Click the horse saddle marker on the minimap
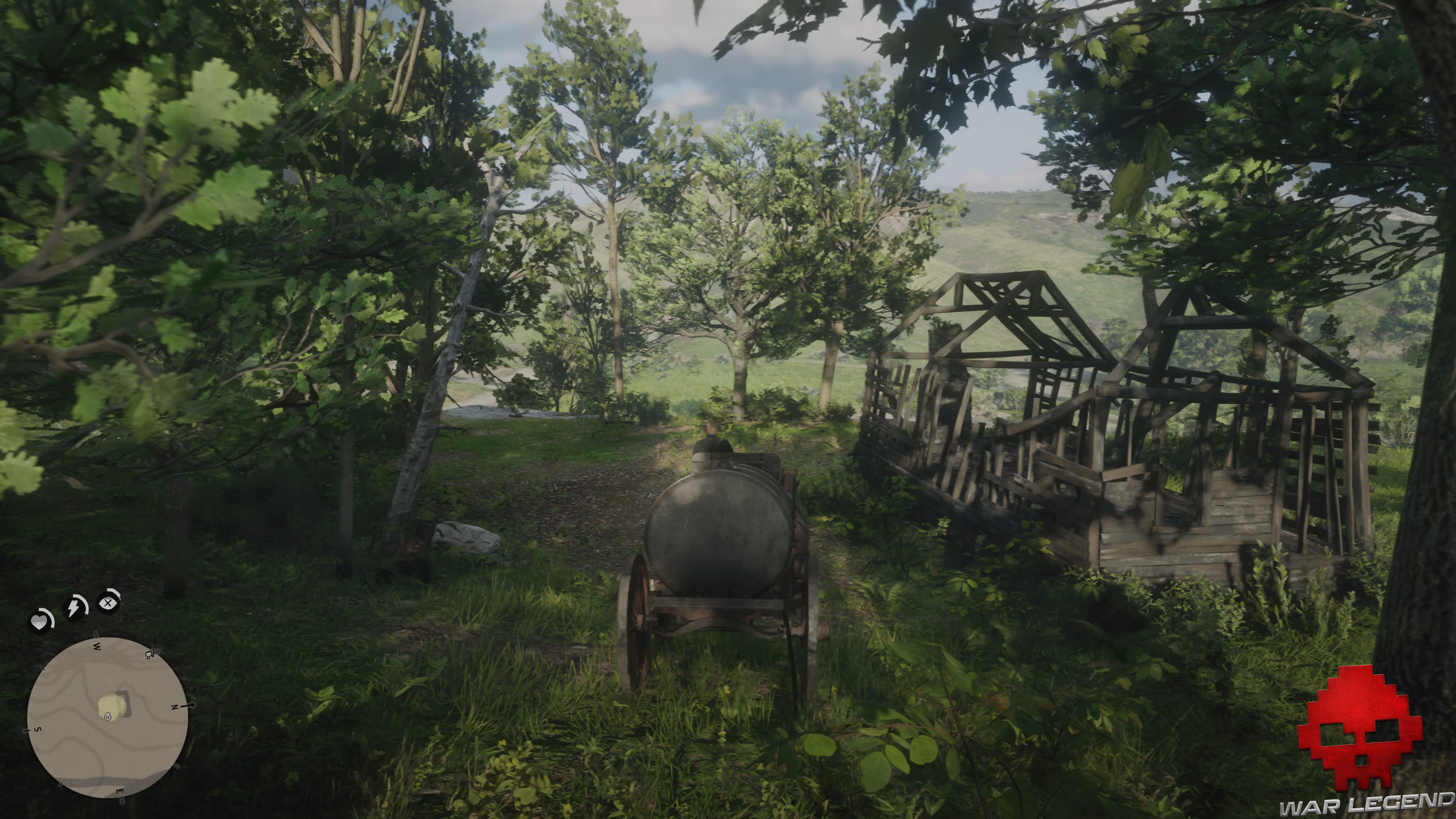Viewport: 1456px width, 819px height. [150, 654]
